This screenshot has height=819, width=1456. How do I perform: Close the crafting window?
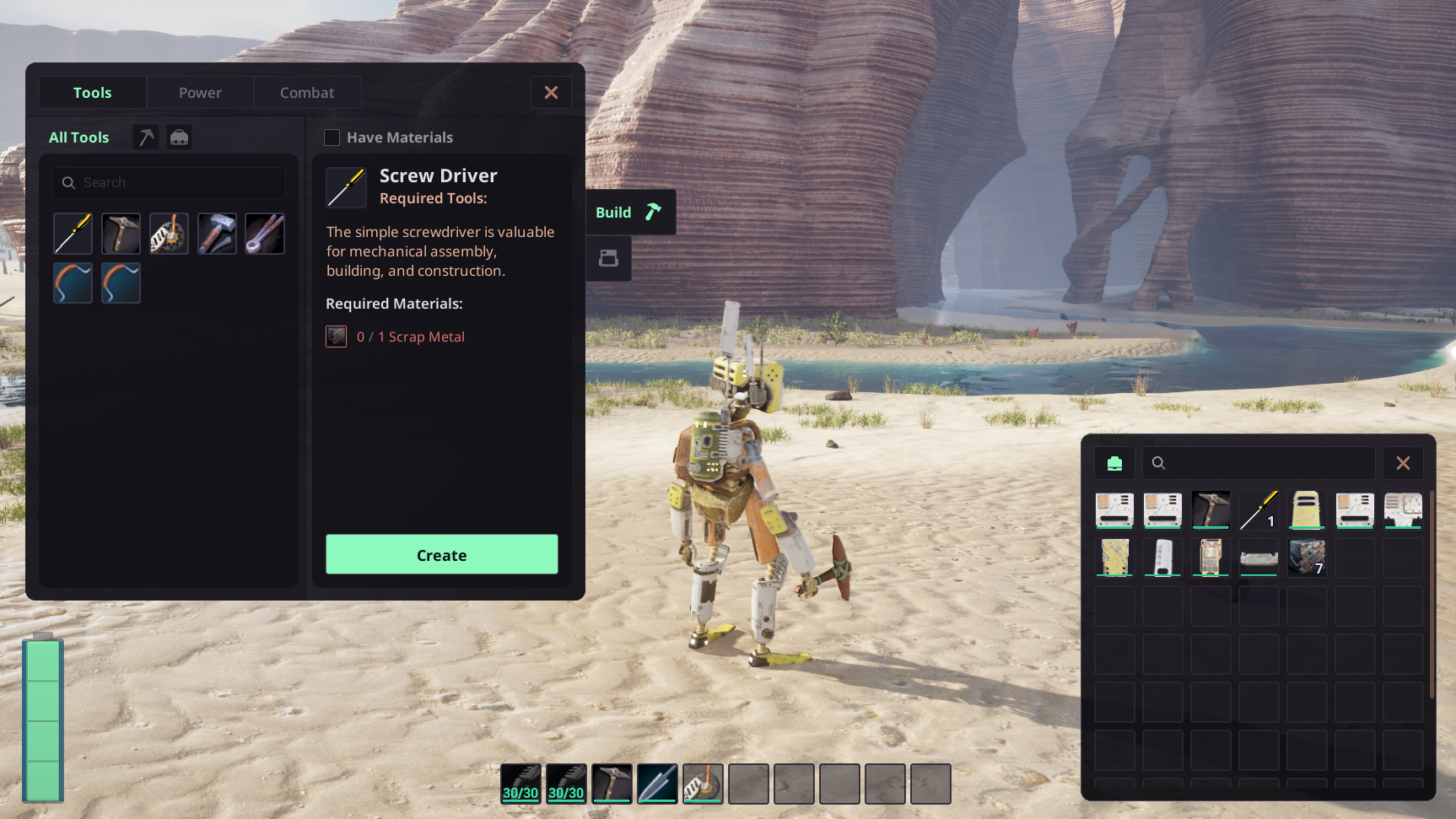(x=551, y=93)
